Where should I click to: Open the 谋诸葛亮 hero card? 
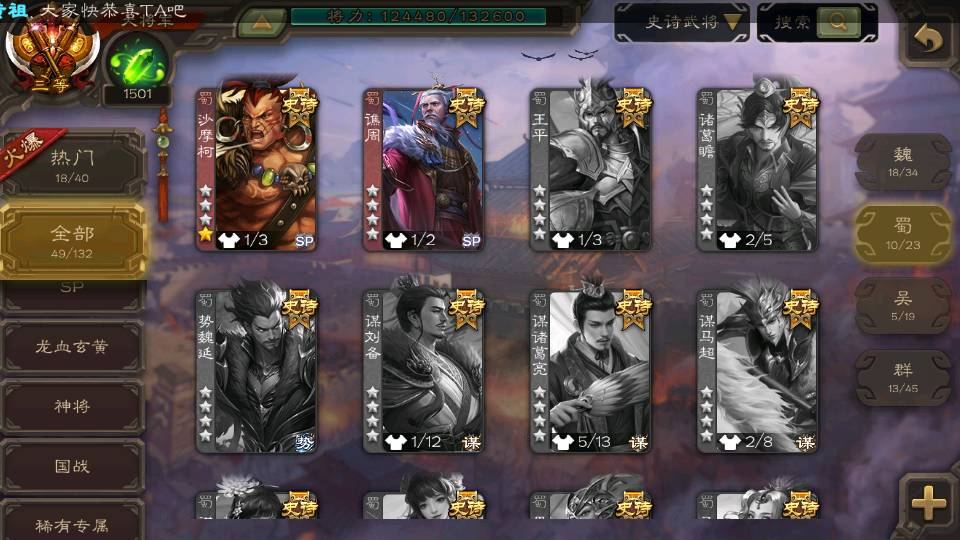click(x=590, y=370)
